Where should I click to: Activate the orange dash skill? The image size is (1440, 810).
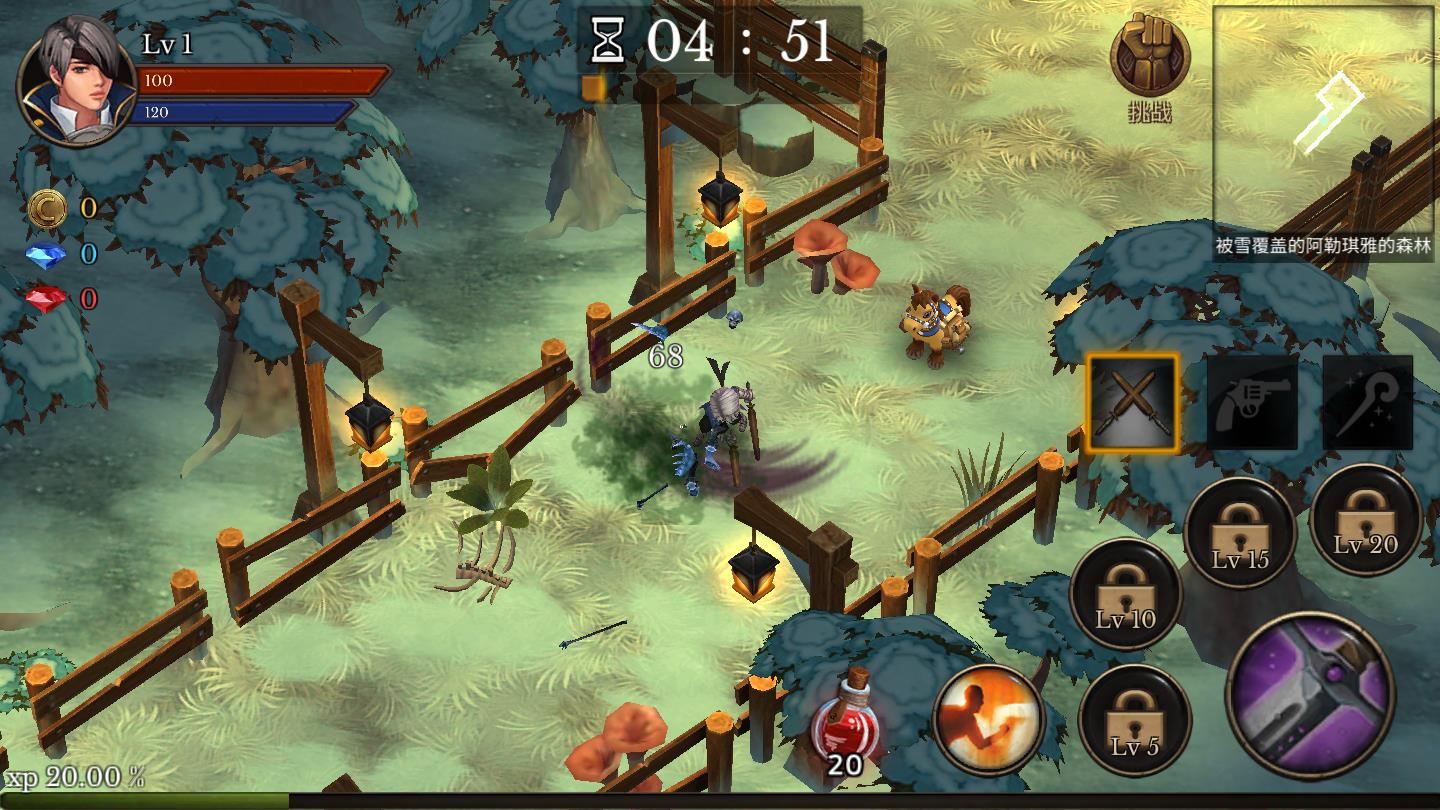[989, 718]
